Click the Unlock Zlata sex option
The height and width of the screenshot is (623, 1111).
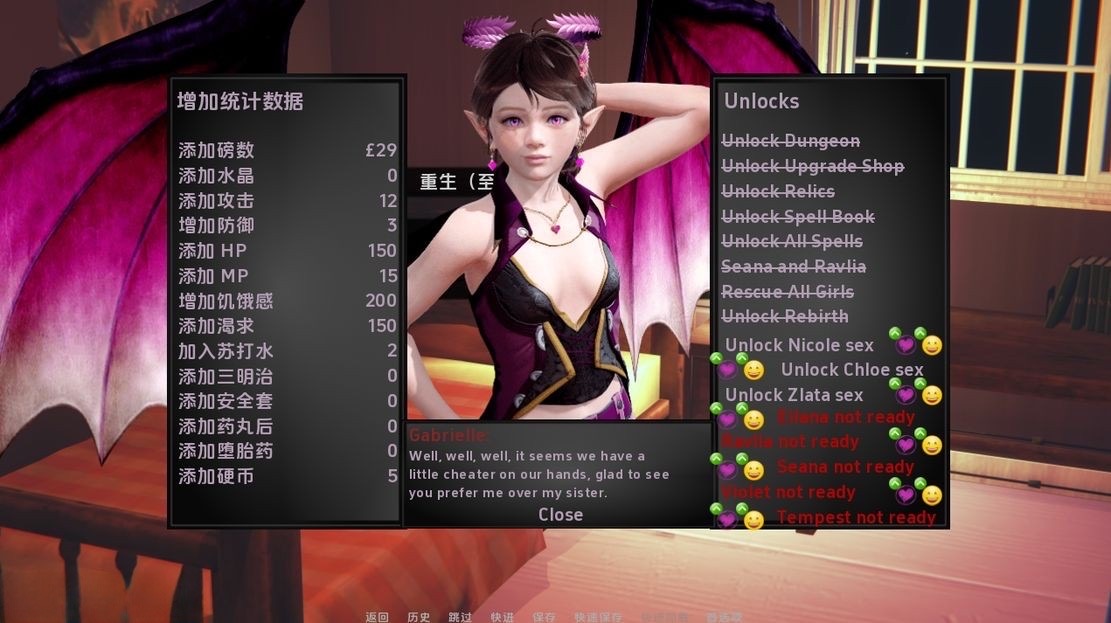coord(794,395)
